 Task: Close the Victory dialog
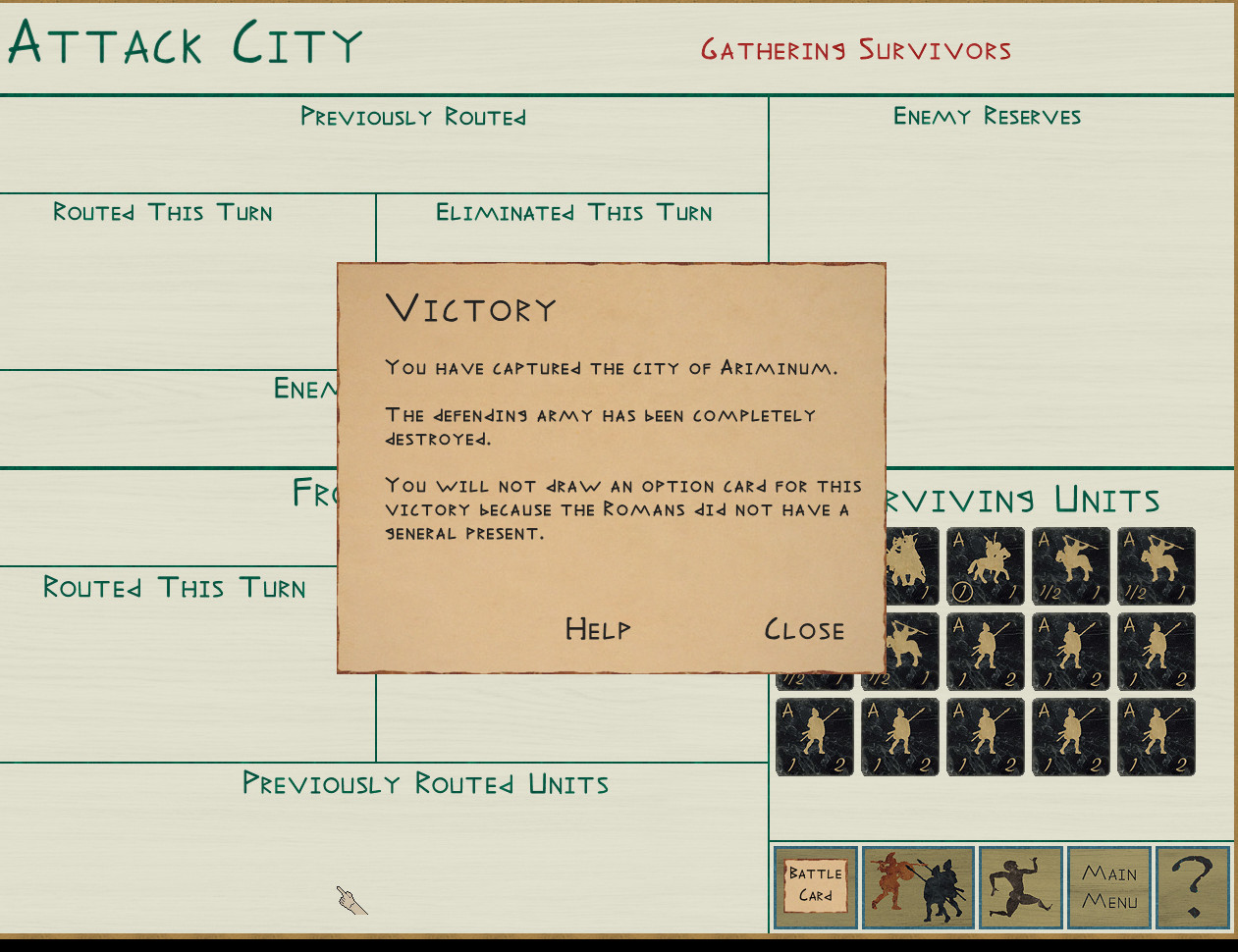[804, 629]
